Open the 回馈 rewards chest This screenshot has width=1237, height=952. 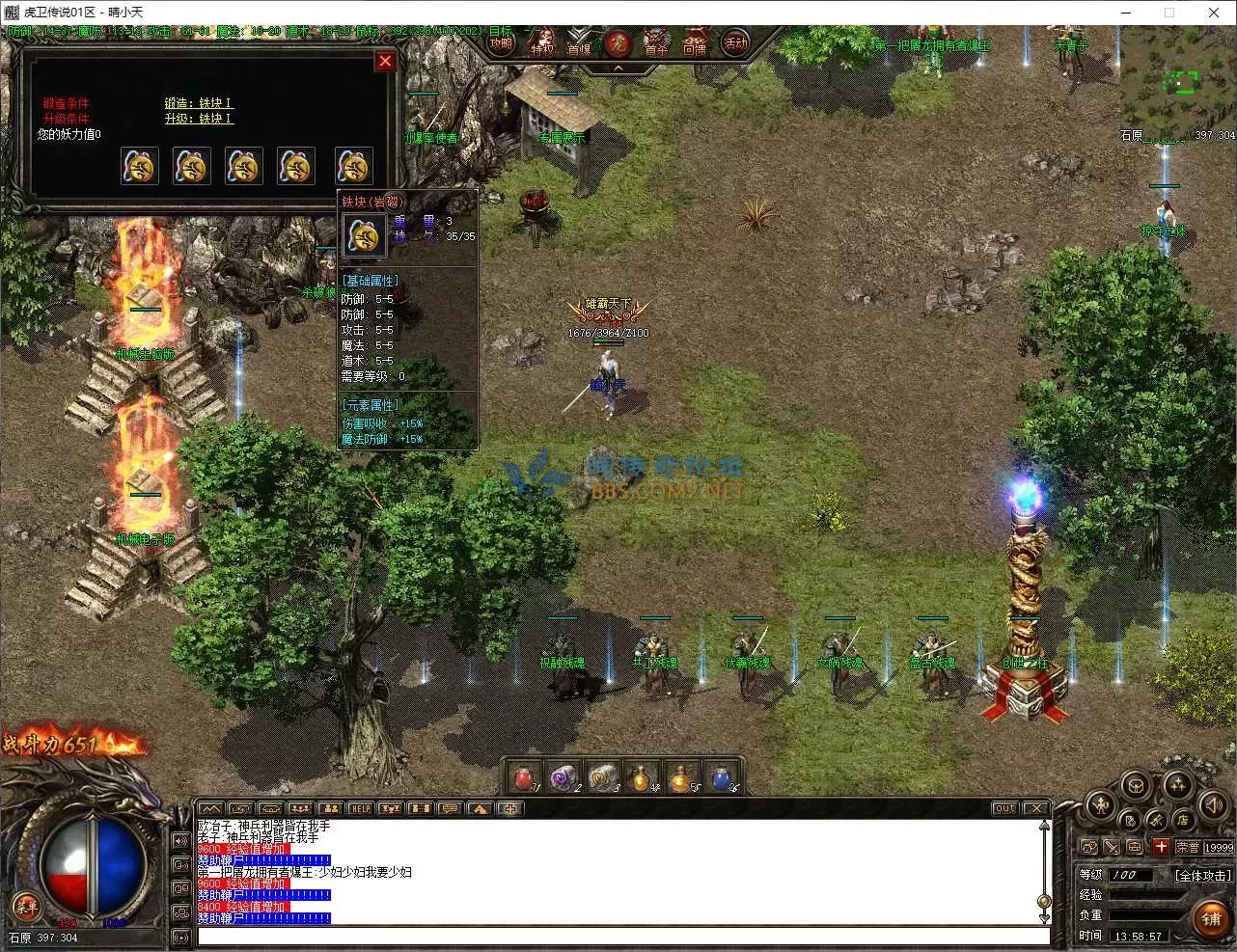click(x=695, y=45)
